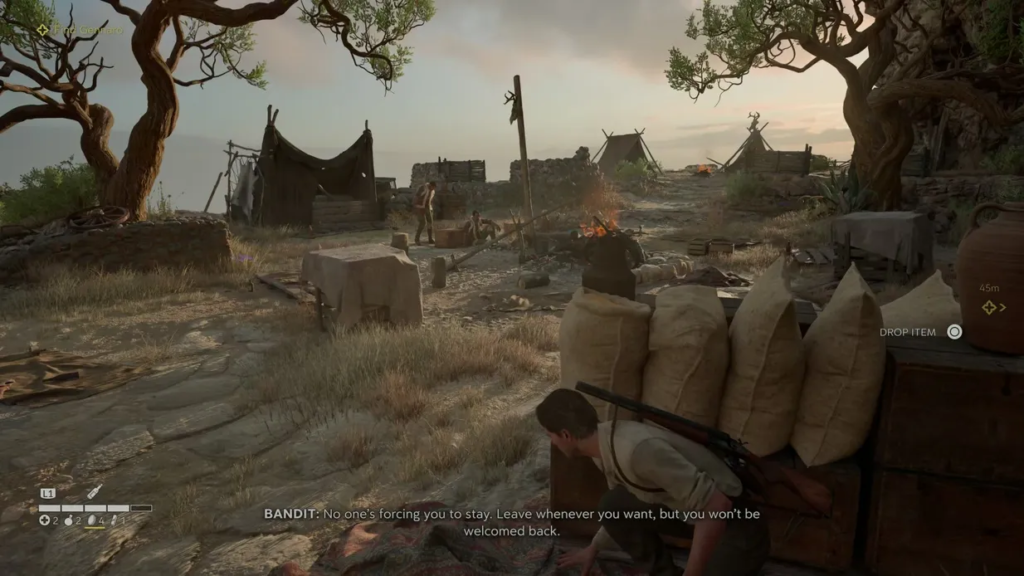1024x576 pixels.
Task: Select the held bottle item icon
Action: point(93,492)
